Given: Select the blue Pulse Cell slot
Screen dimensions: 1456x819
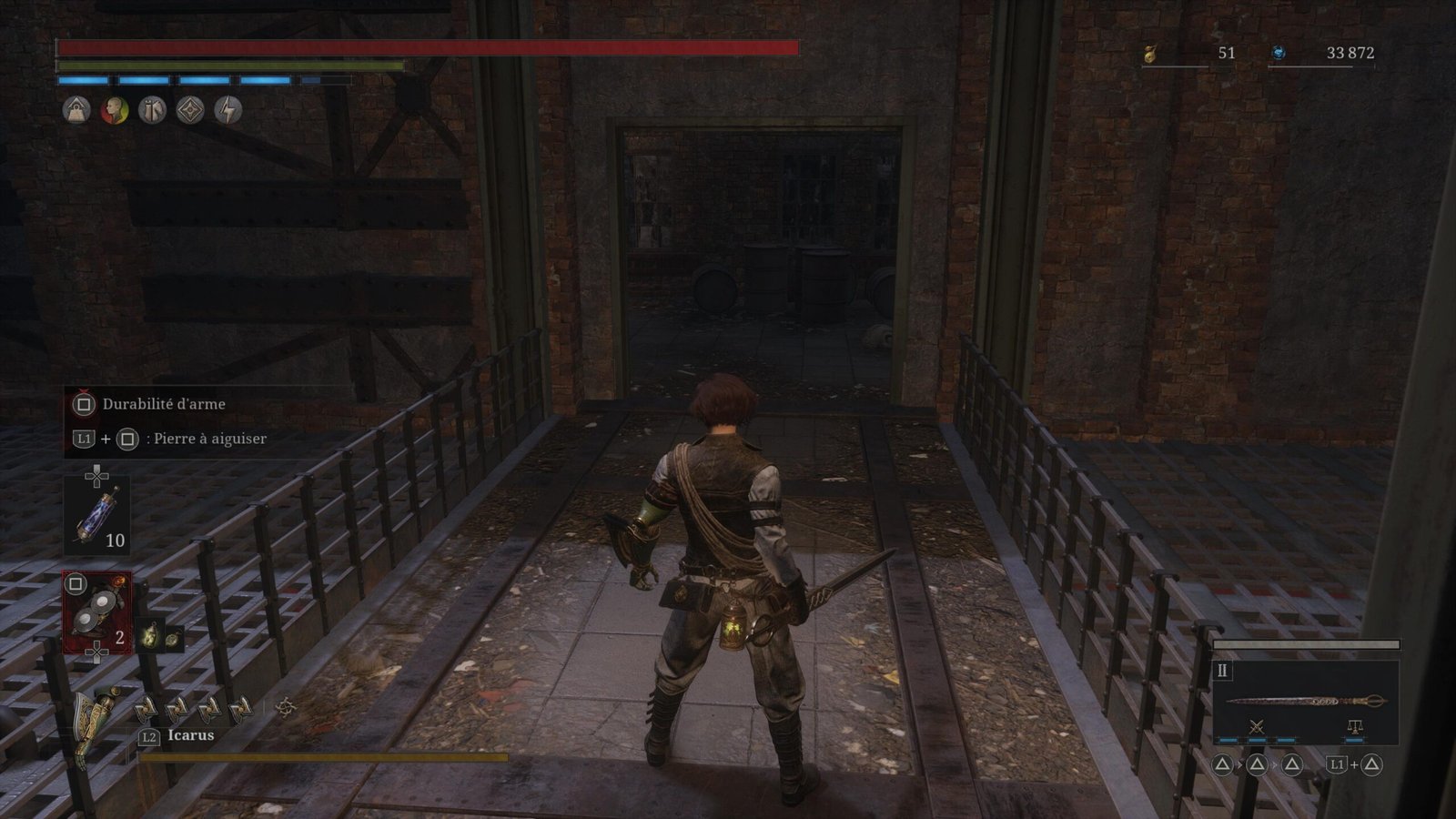Looking at the screenshot, I should [x=96, y=516].
